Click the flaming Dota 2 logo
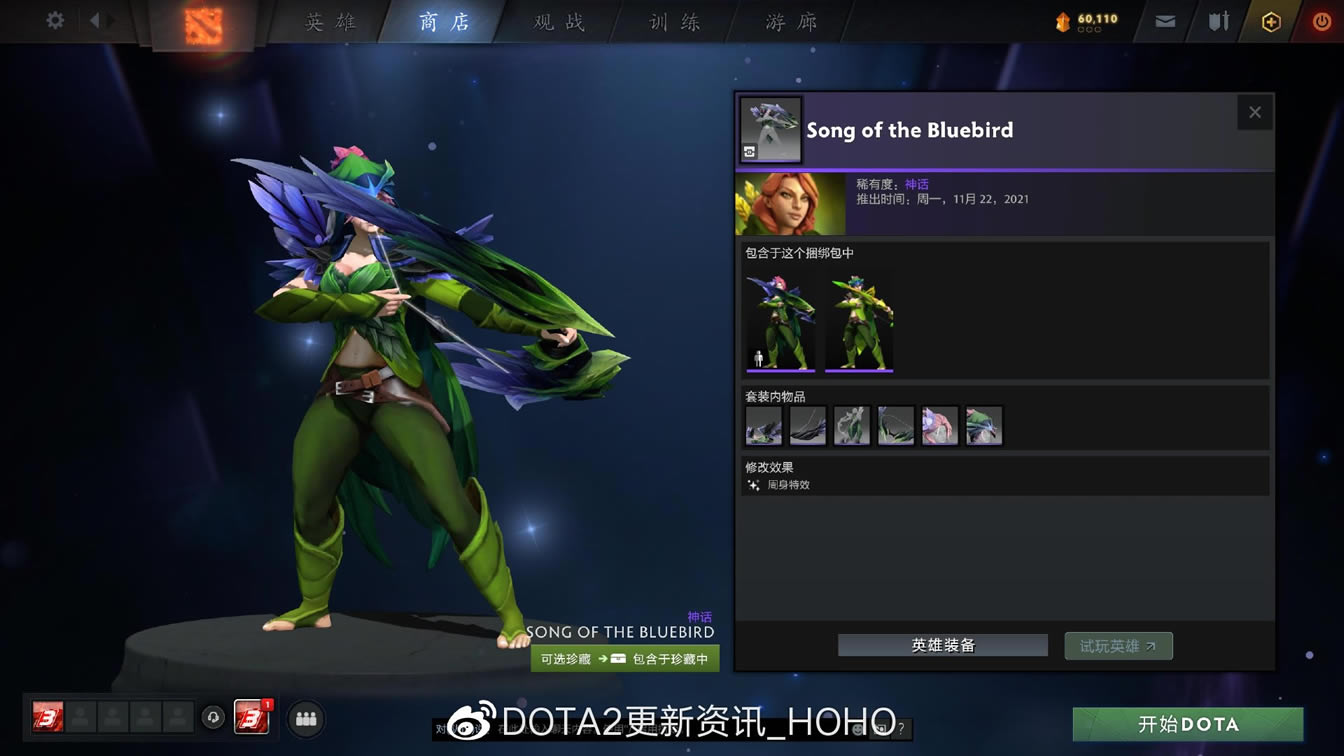Viewport: 1344px width, 756px height. click(204, 26)
